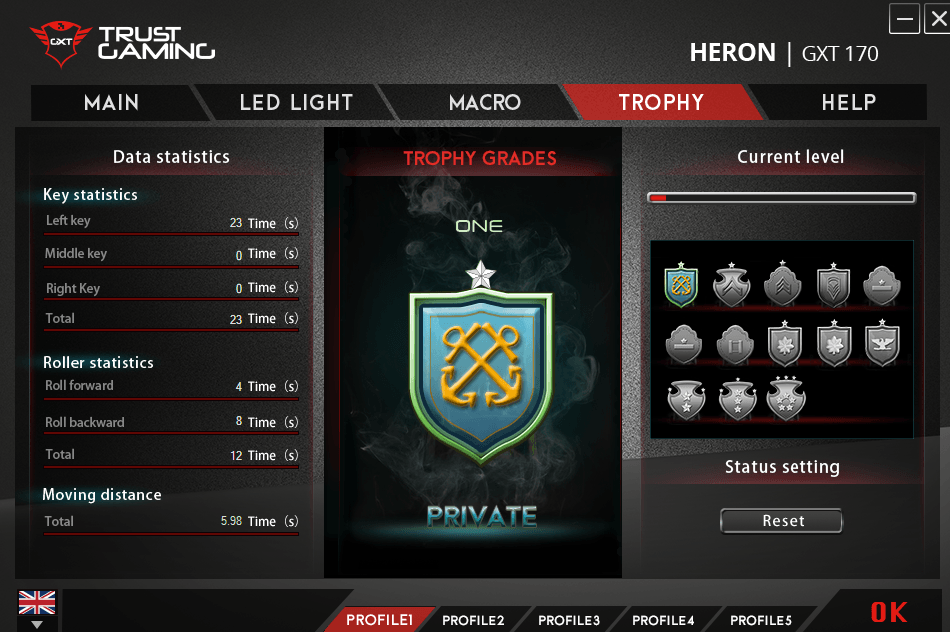Minimize the window
The width and height of the screenshot is (950, 632).
pyautogui.click(x=904, y=19)
